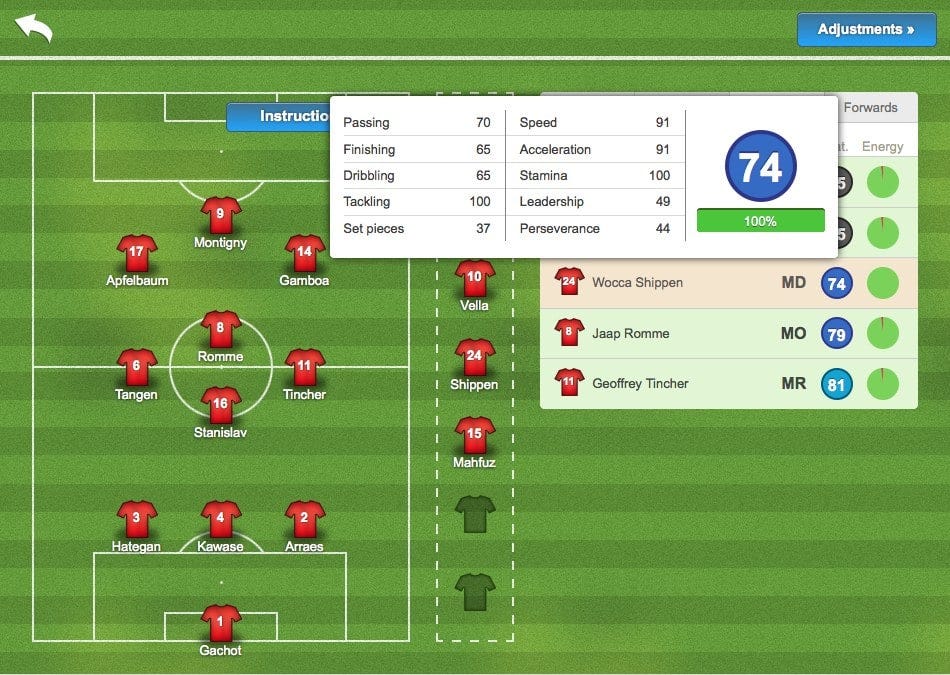The height and width of the screenshot is (675, 950).
Task: Pick substitute Mahfuz from the bench
Action: (x=475, y=435)
